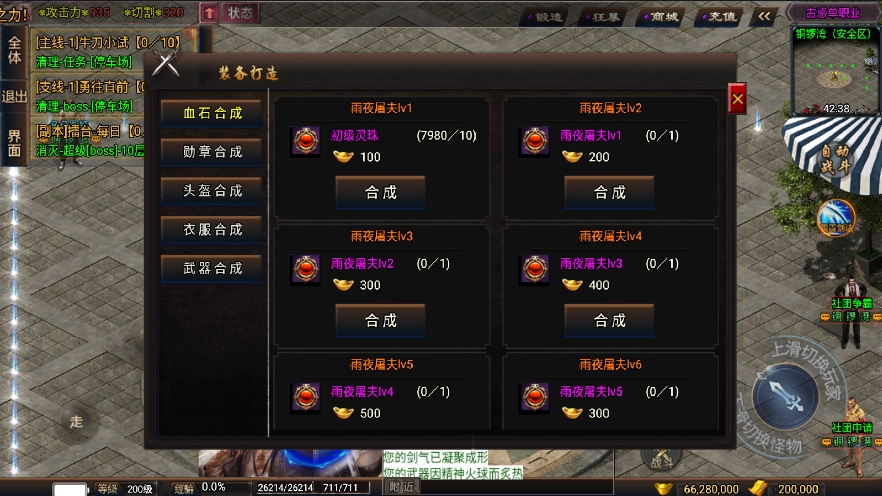The width and height of the screenshot is (882, 496).
Task: Select the 主线 牛刀小试 quest entry
Action: coord(108,42)
